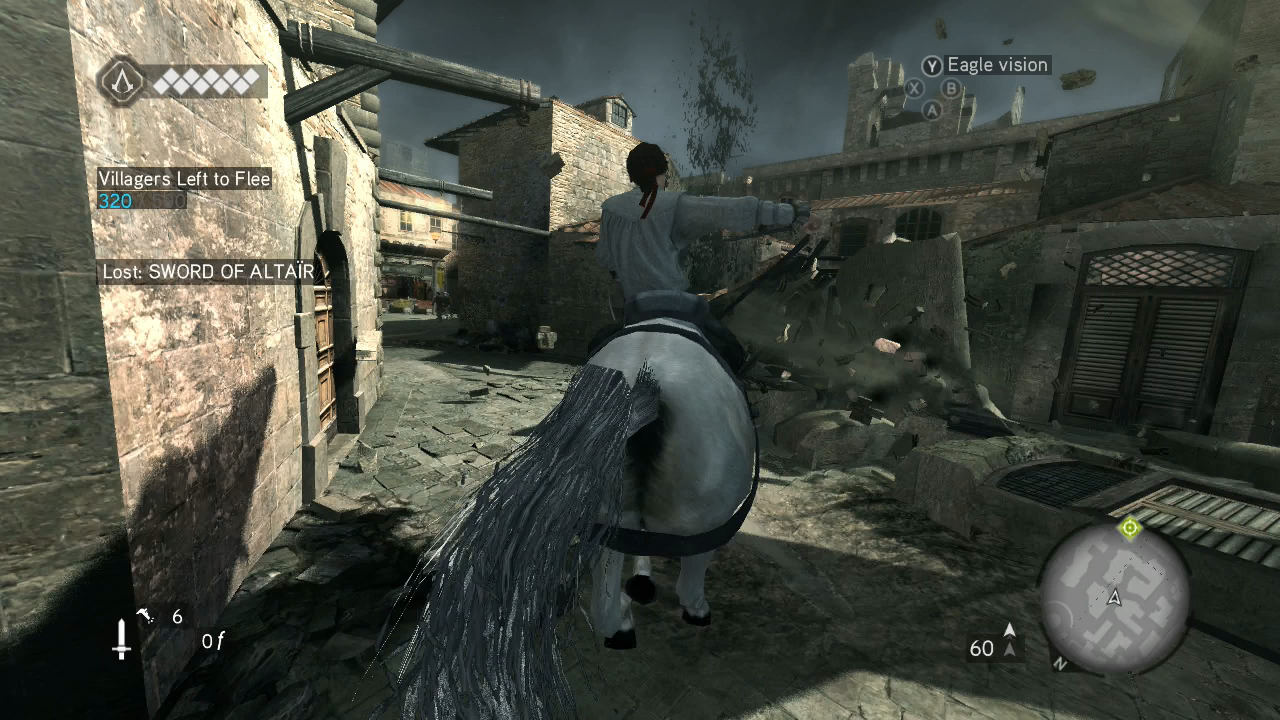Select the throwing knife icon showing 6
Screen dimensions: 1280x720
click(145, 614)
